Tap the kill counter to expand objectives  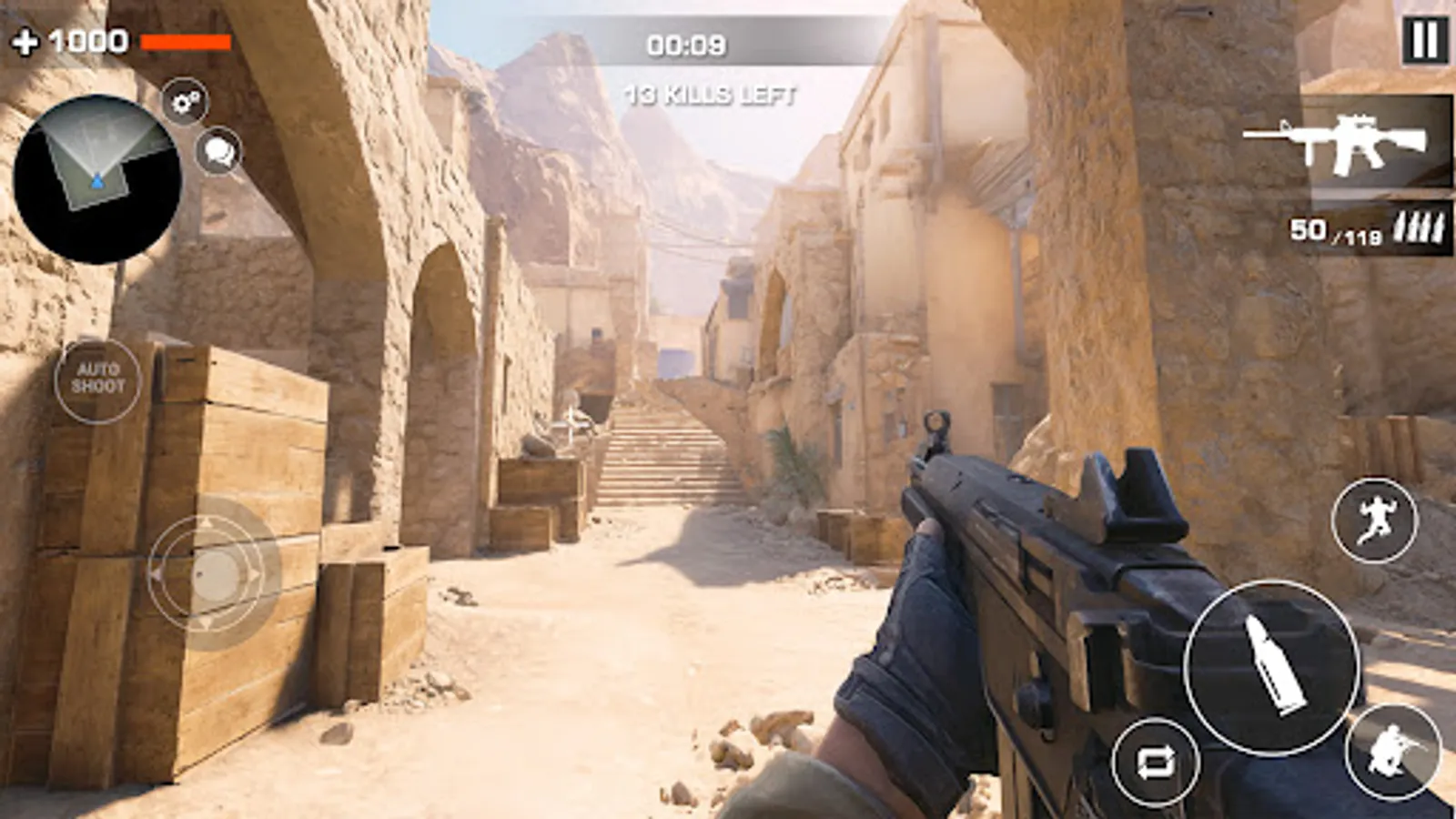point(712,92)
